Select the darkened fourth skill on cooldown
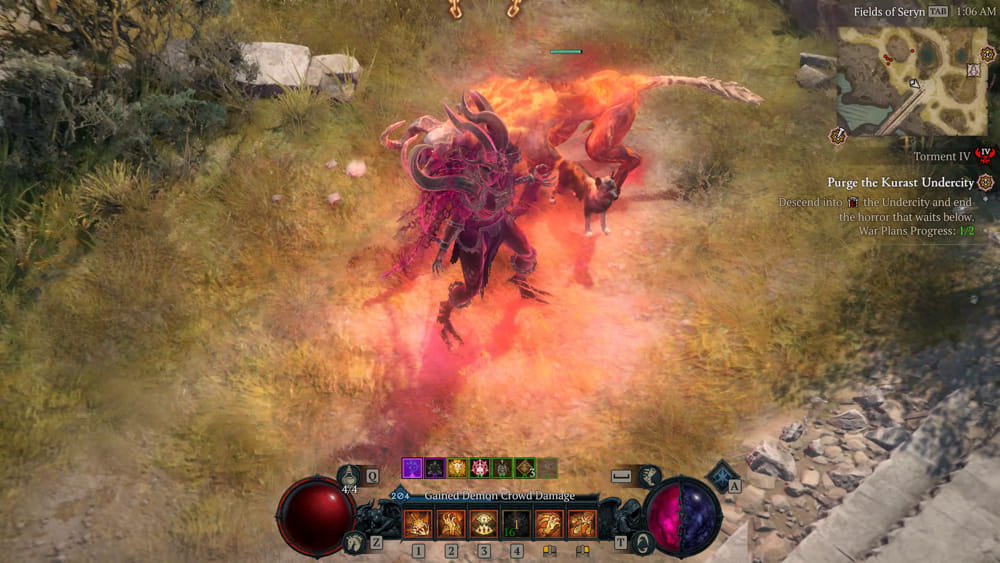Viewport: 1000px width, 563px height. pyautogui.click(x=516, y=524)
